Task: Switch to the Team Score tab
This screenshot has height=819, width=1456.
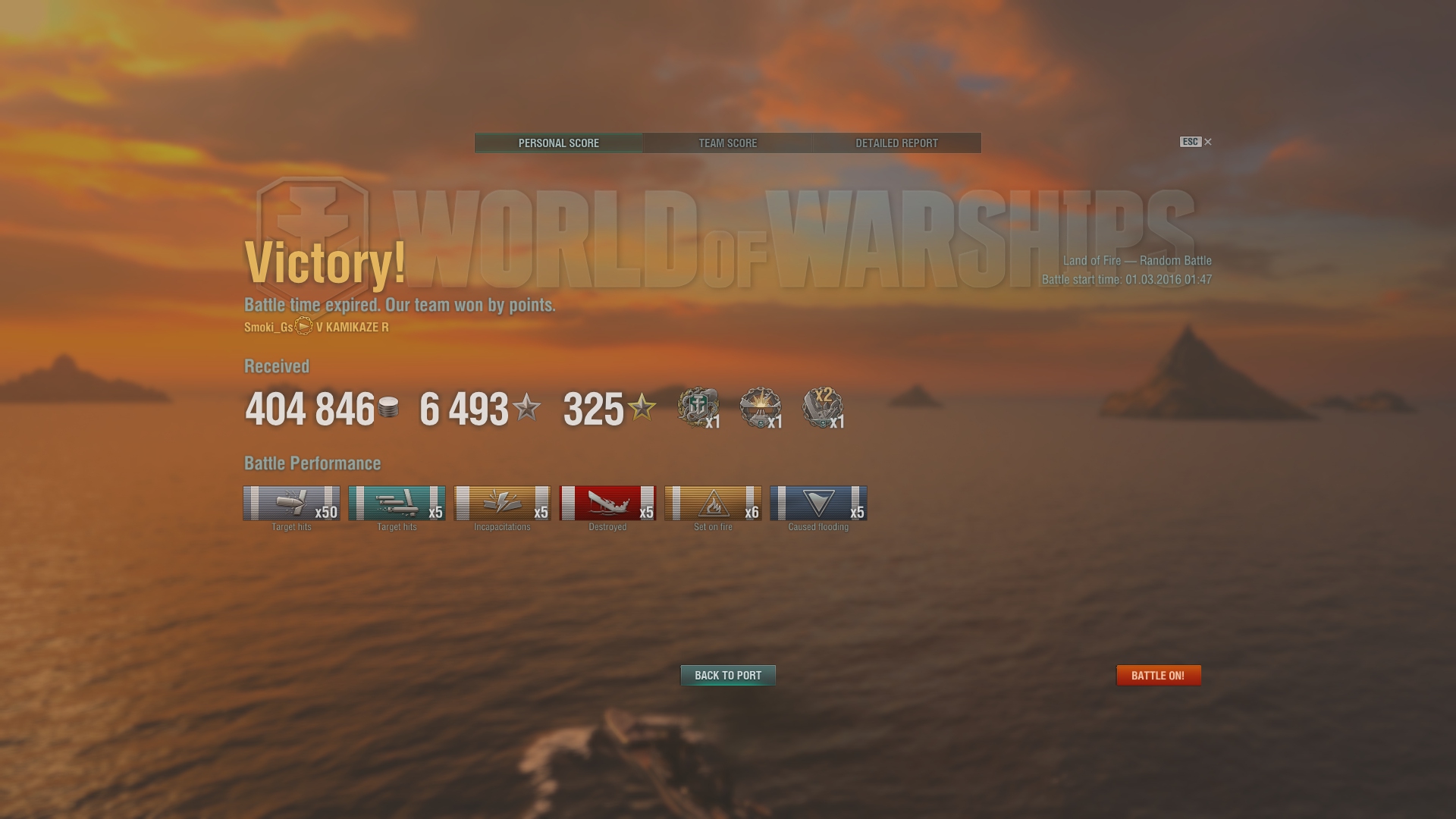Action: click(x=727, y=143)
